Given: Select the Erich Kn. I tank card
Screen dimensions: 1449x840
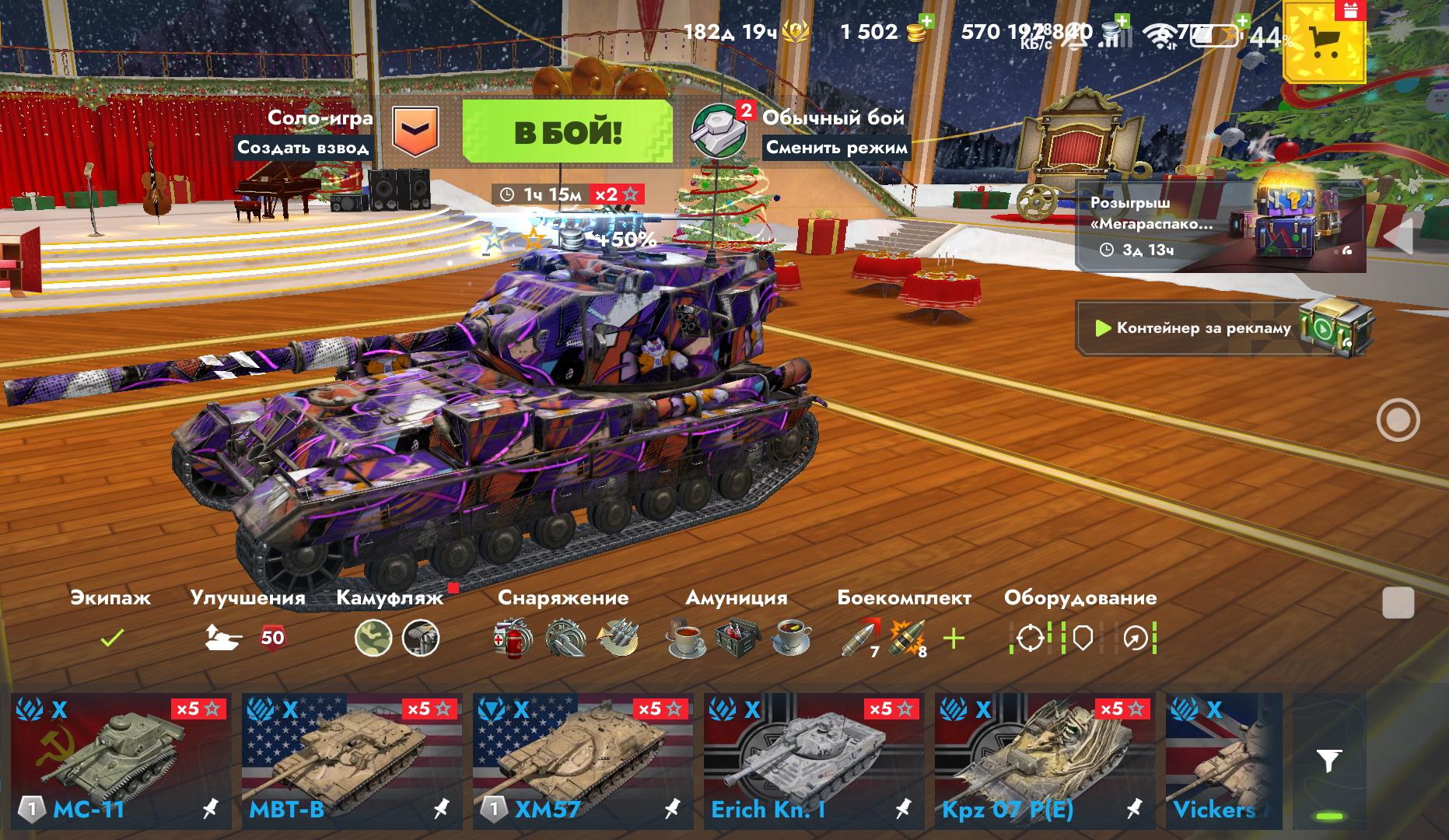Looking at the screenshot, I should [x=814, y=761].
